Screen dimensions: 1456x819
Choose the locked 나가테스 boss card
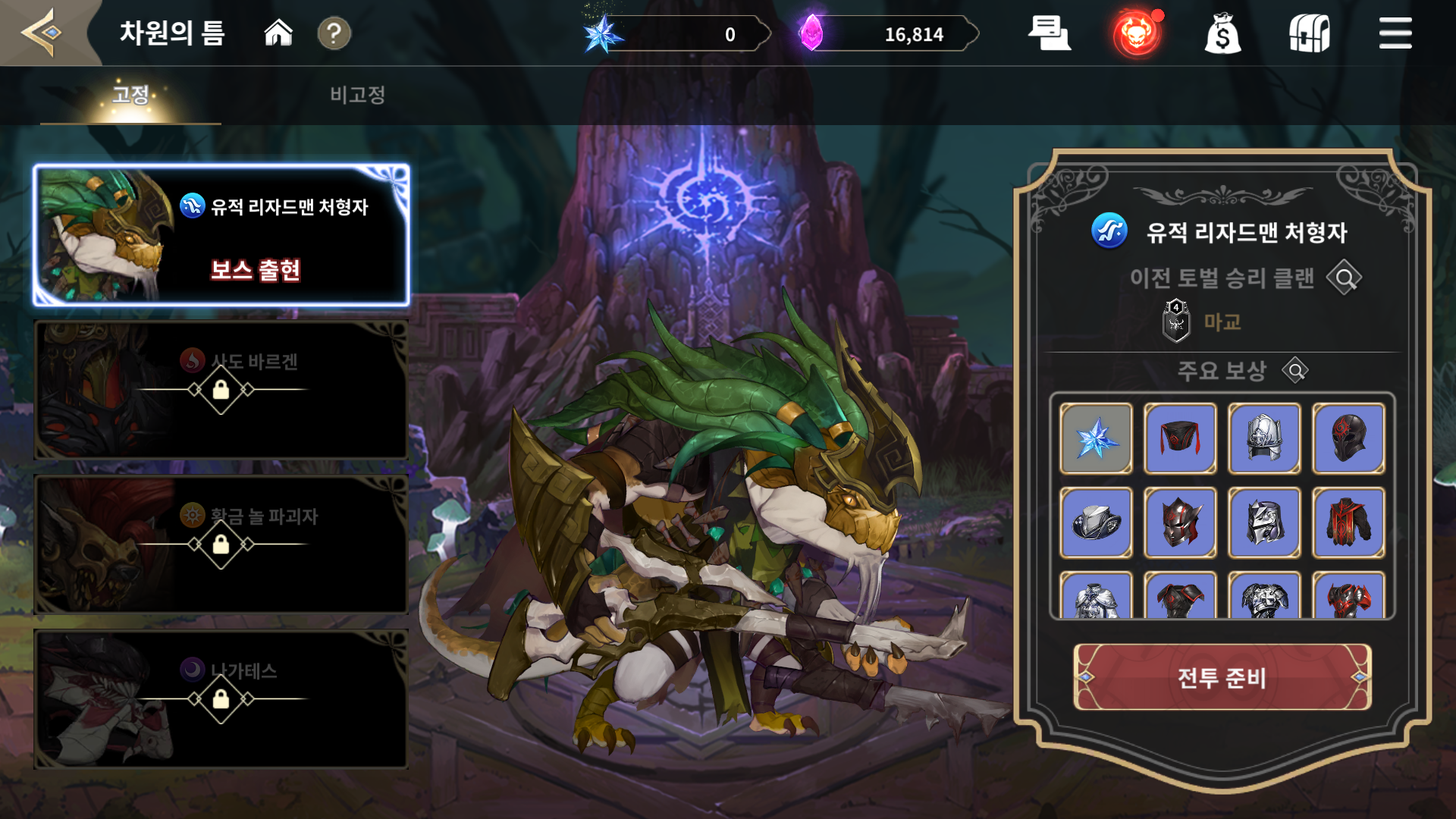[x=221, y=699]
